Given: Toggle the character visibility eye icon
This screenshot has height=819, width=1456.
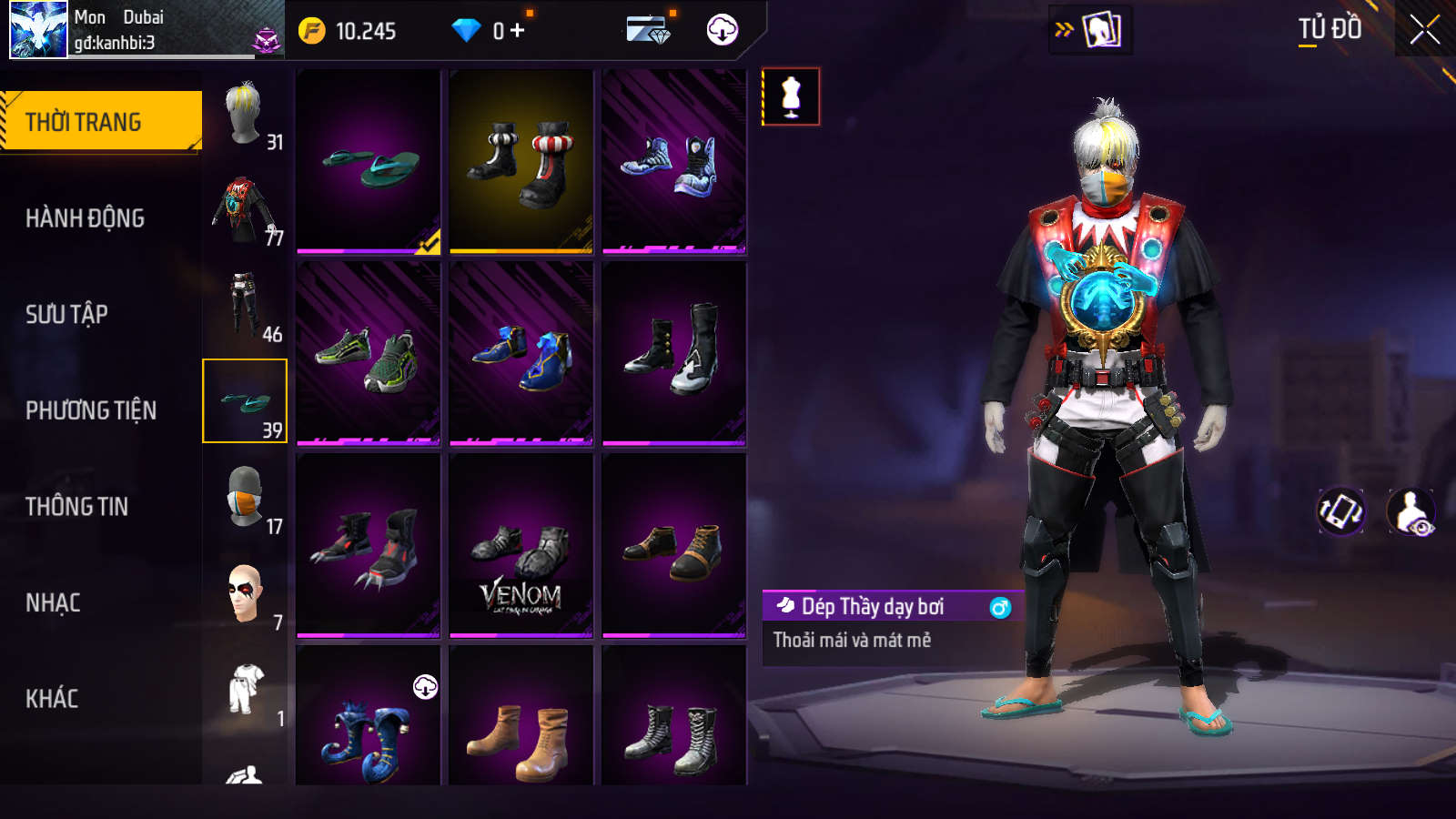Looking at the screenshot, I should tap(1410, 511).
